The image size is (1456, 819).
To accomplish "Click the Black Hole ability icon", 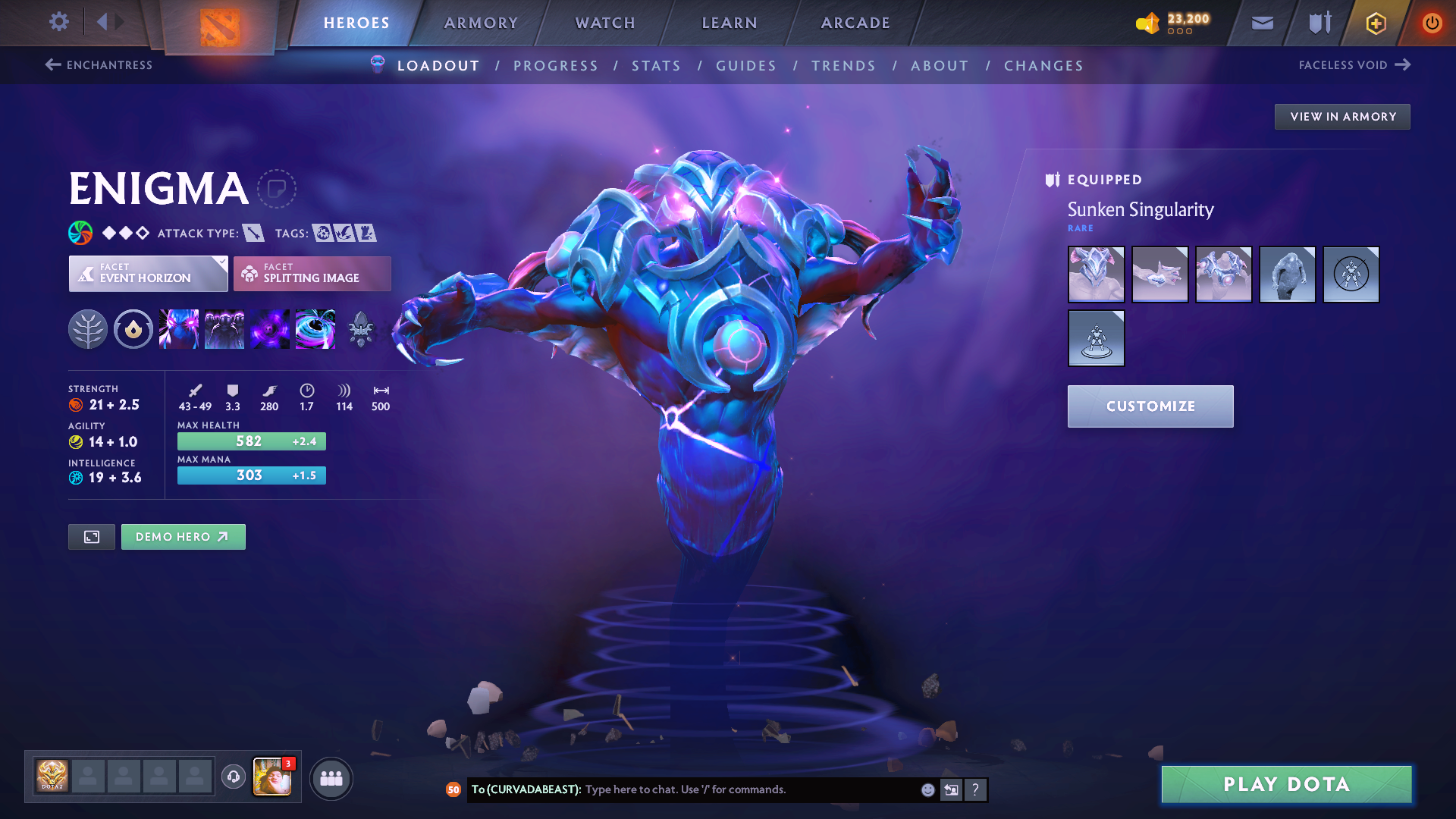I will point(315,329).
